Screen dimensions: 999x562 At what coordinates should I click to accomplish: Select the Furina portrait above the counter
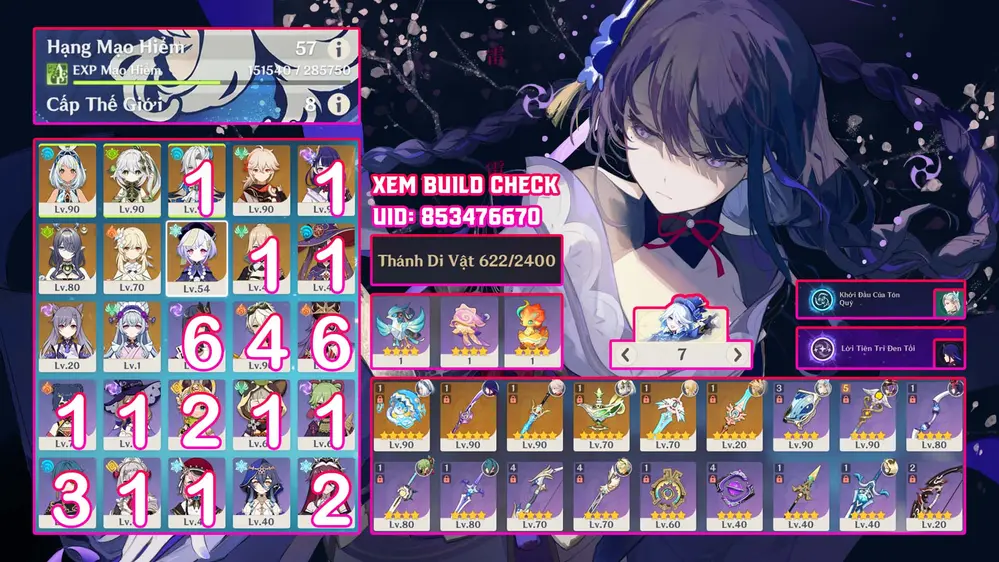680,323
